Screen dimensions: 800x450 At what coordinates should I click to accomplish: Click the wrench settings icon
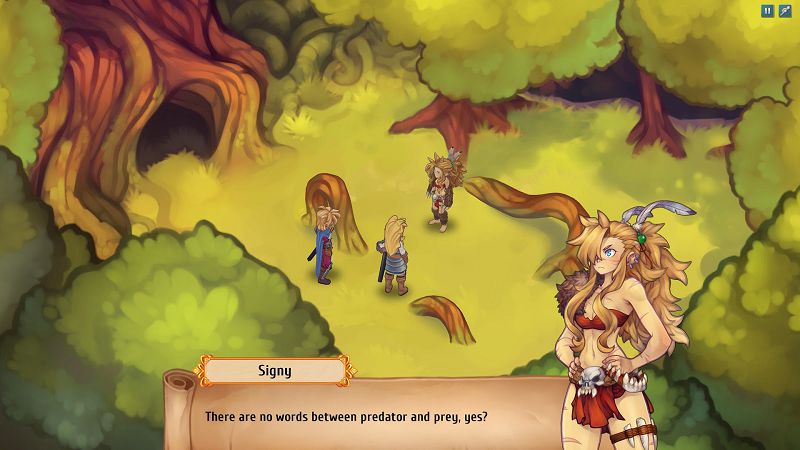click(x=785, y=11)
